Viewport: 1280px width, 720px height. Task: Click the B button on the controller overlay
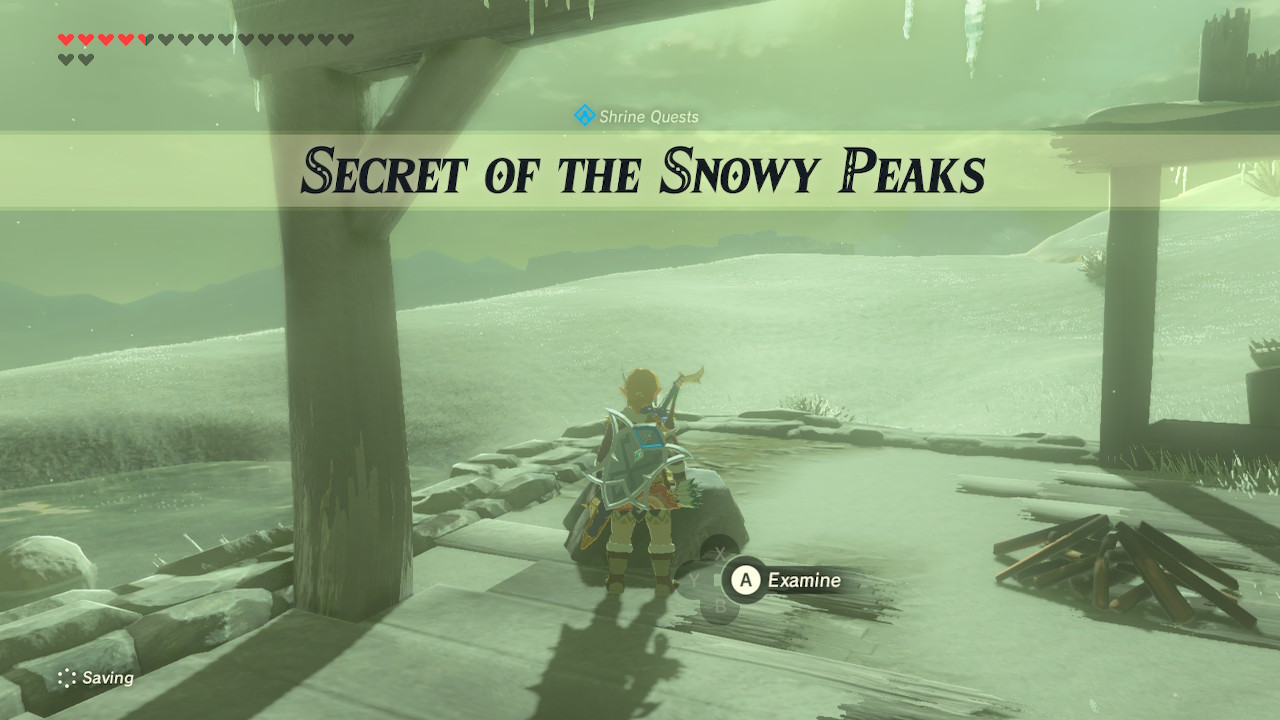(722, 605)
